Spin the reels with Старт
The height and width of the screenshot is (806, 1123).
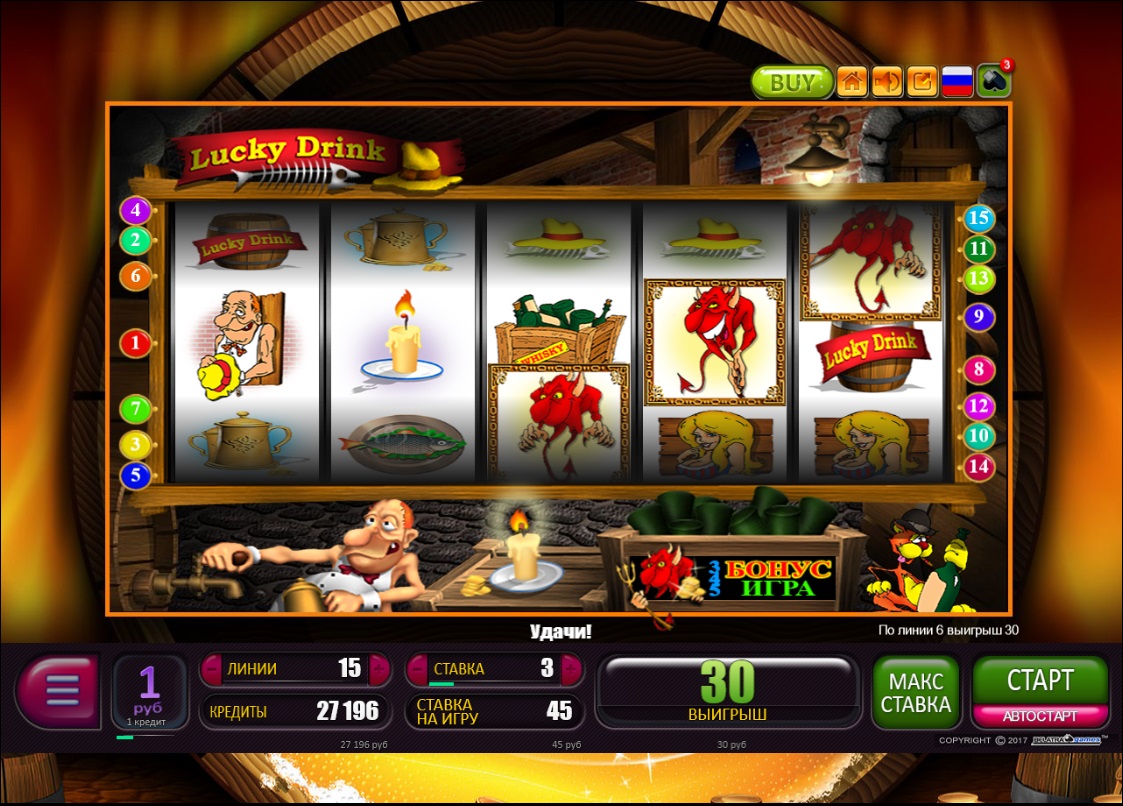click(x=1040, y=681)
